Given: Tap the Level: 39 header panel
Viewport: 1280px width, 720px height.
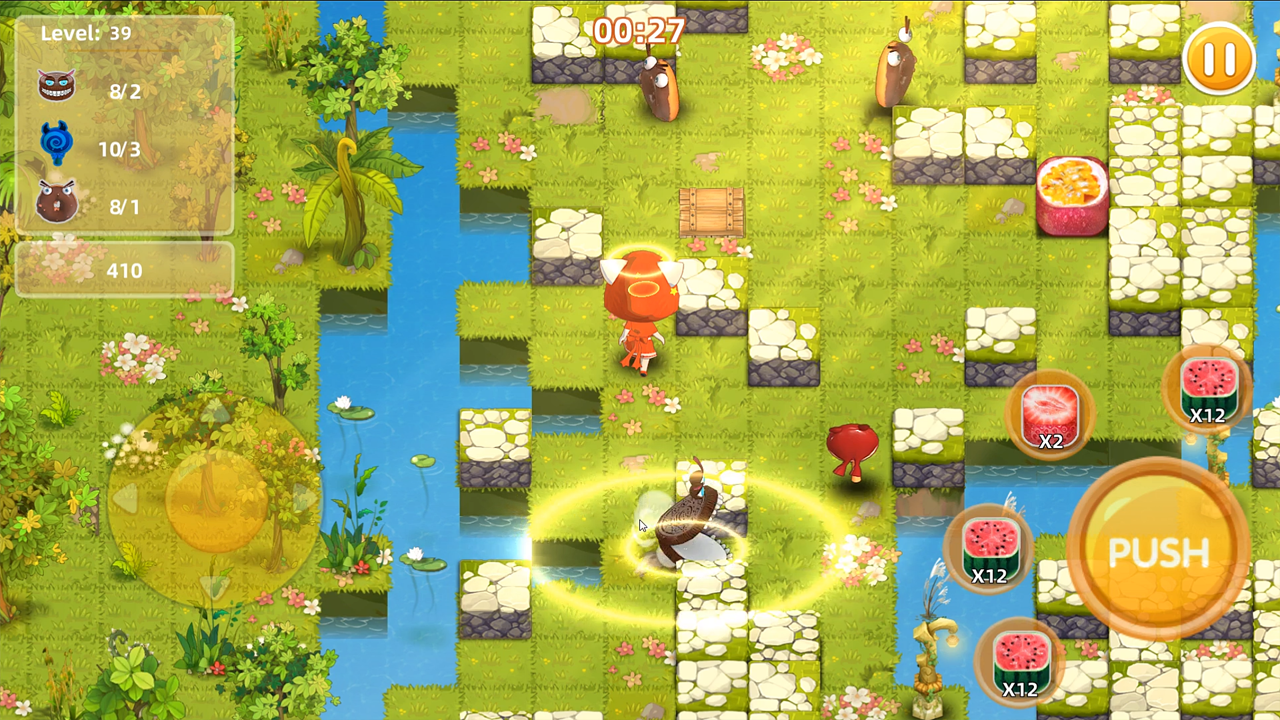Looking at the screenshot, I should click(95, 33).
